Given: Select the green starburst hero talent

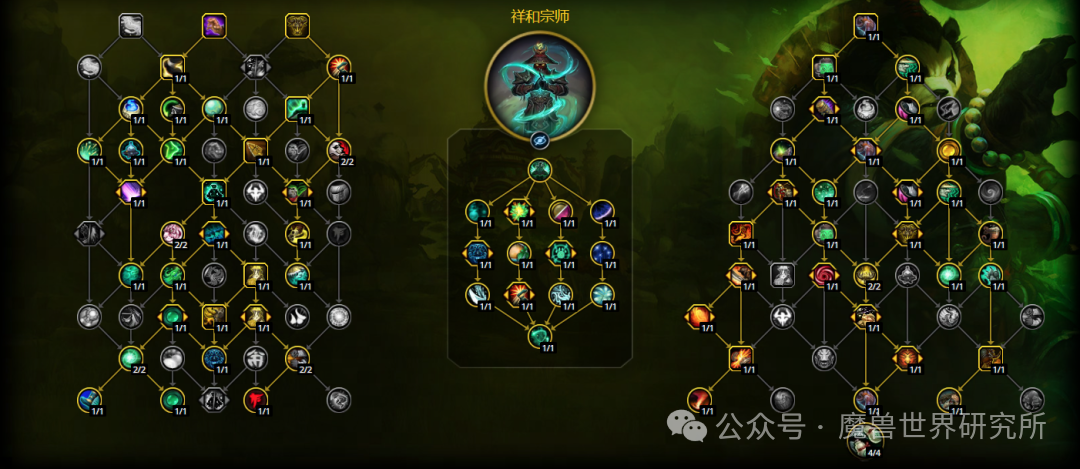Looking at the screenshot, I should [x=519, y=211].
